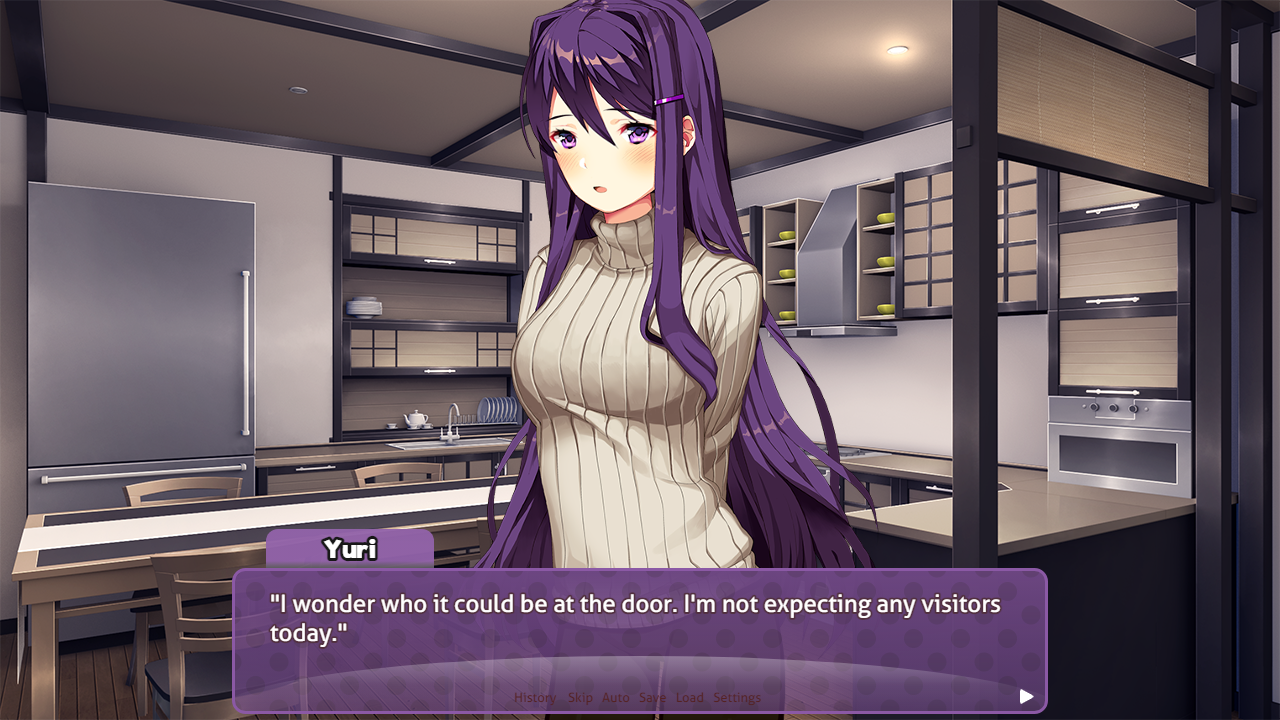Click Settings in the quick menu bar
The width and height of the screenshot is (1280, 720).
(x=738, y=698)
